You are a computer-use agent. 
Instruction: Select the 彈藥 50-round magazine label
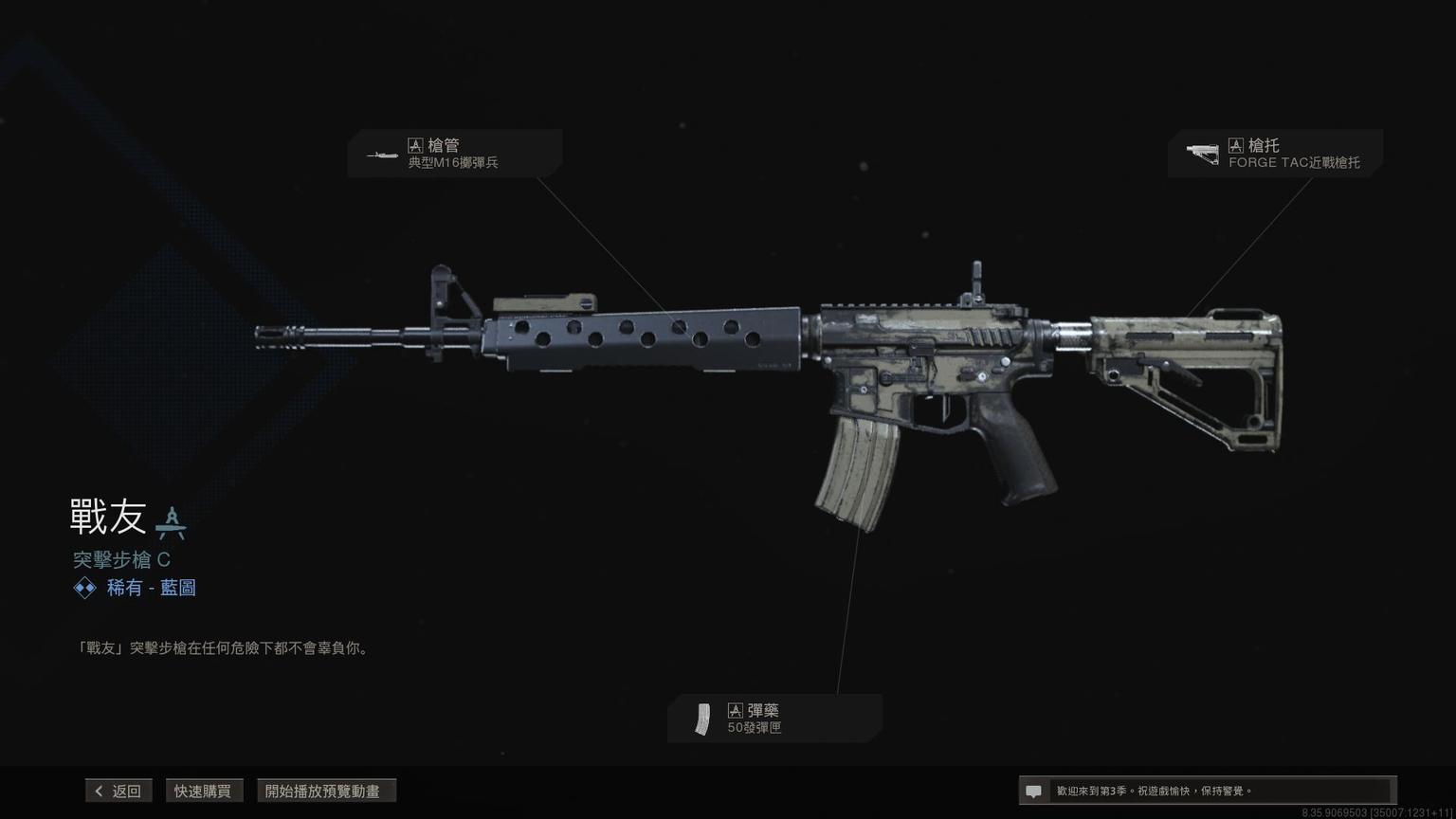(774, 719)
